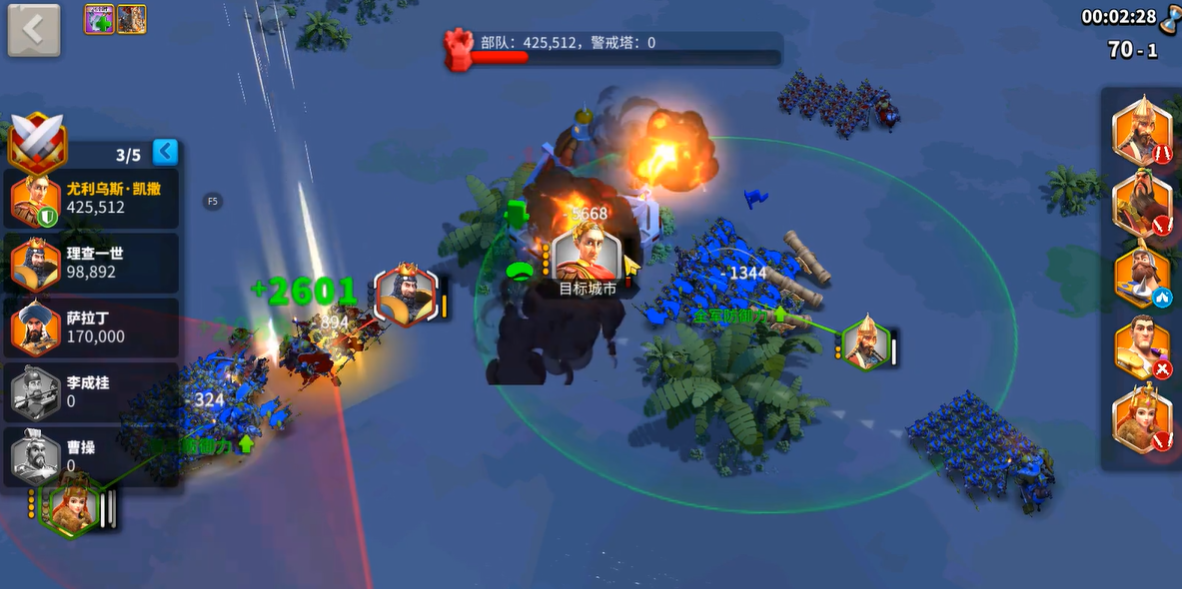Click the hourglass icon beside the timer

1170,17
